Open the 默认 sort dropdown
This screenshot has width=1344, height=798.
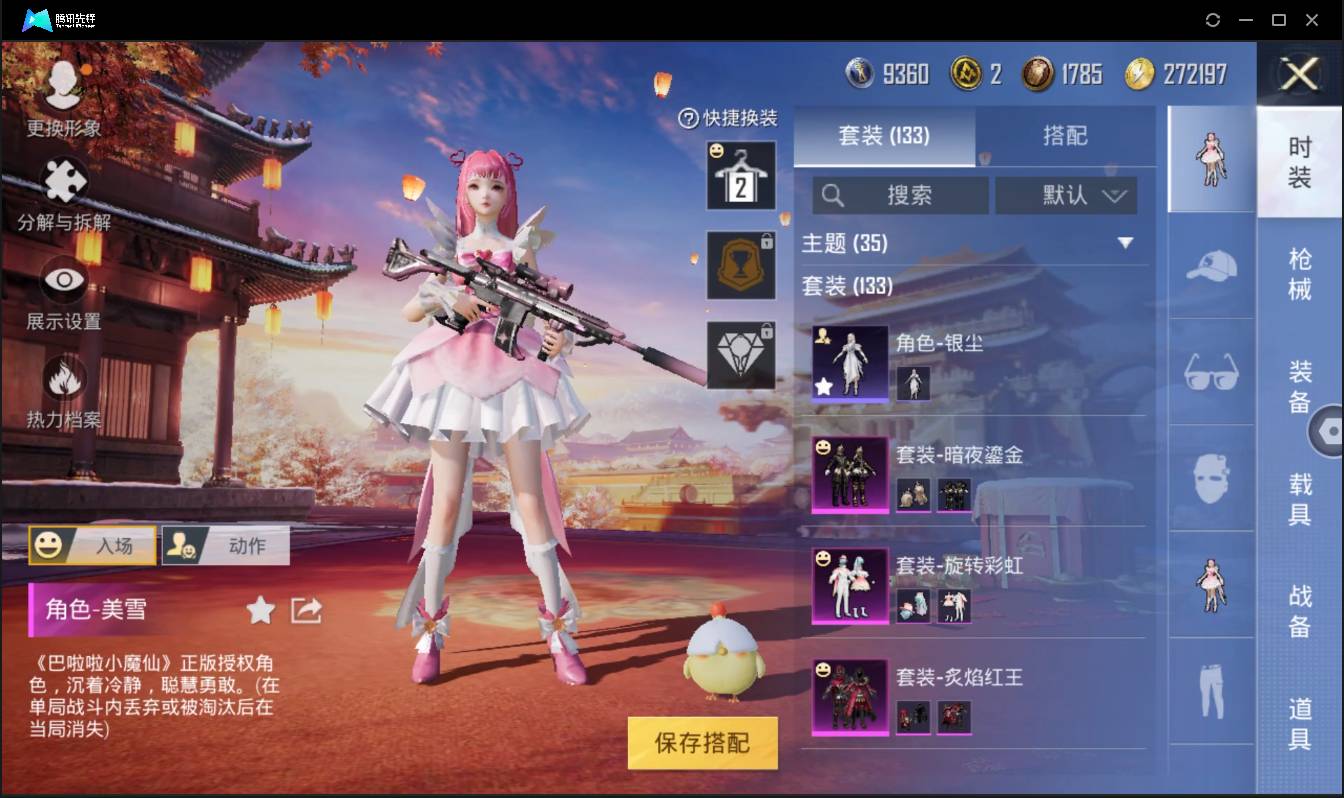pos(1066,195)
